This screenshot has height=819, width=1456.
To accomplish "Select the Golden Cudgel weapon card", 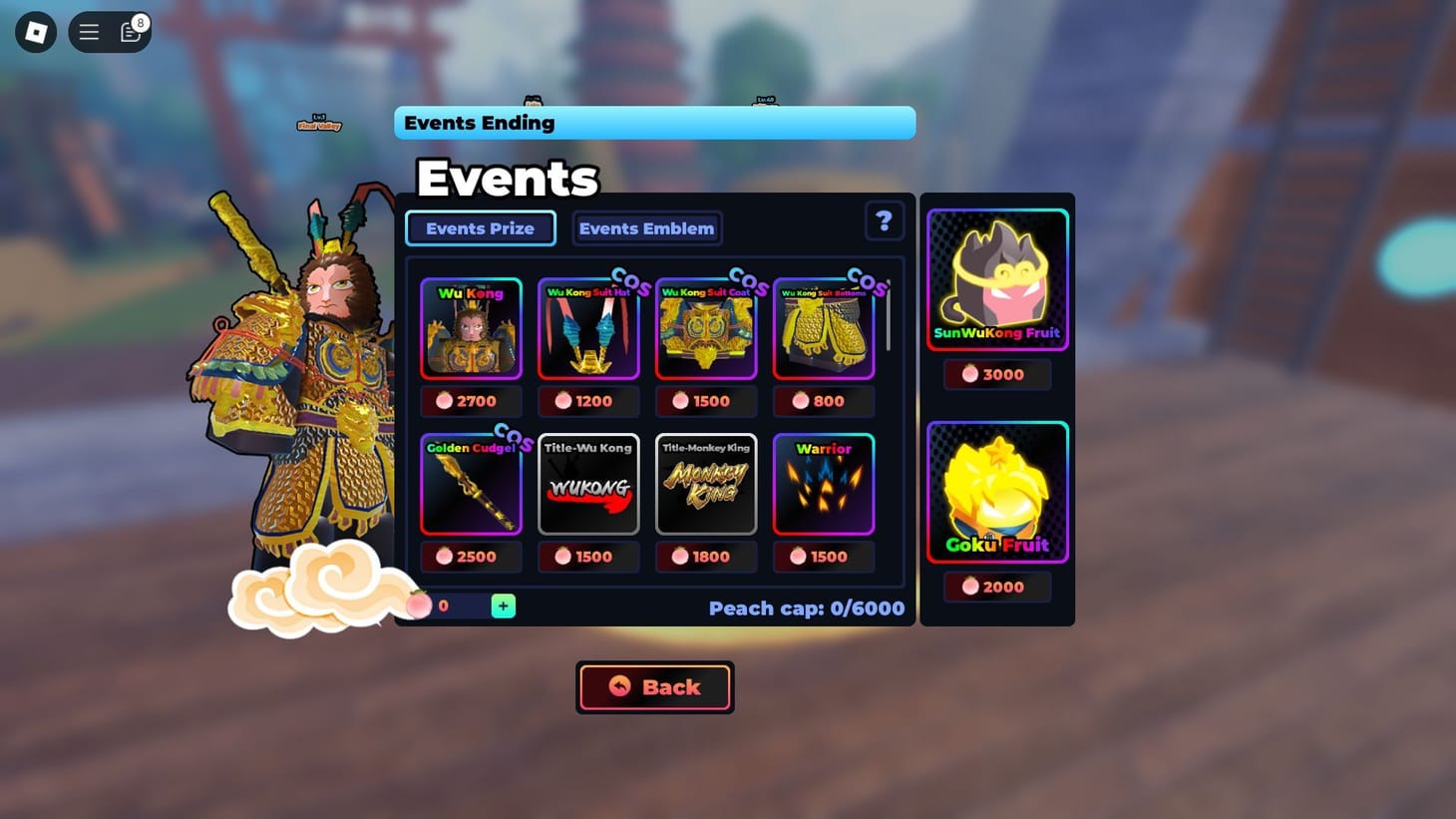I will 471,485.
